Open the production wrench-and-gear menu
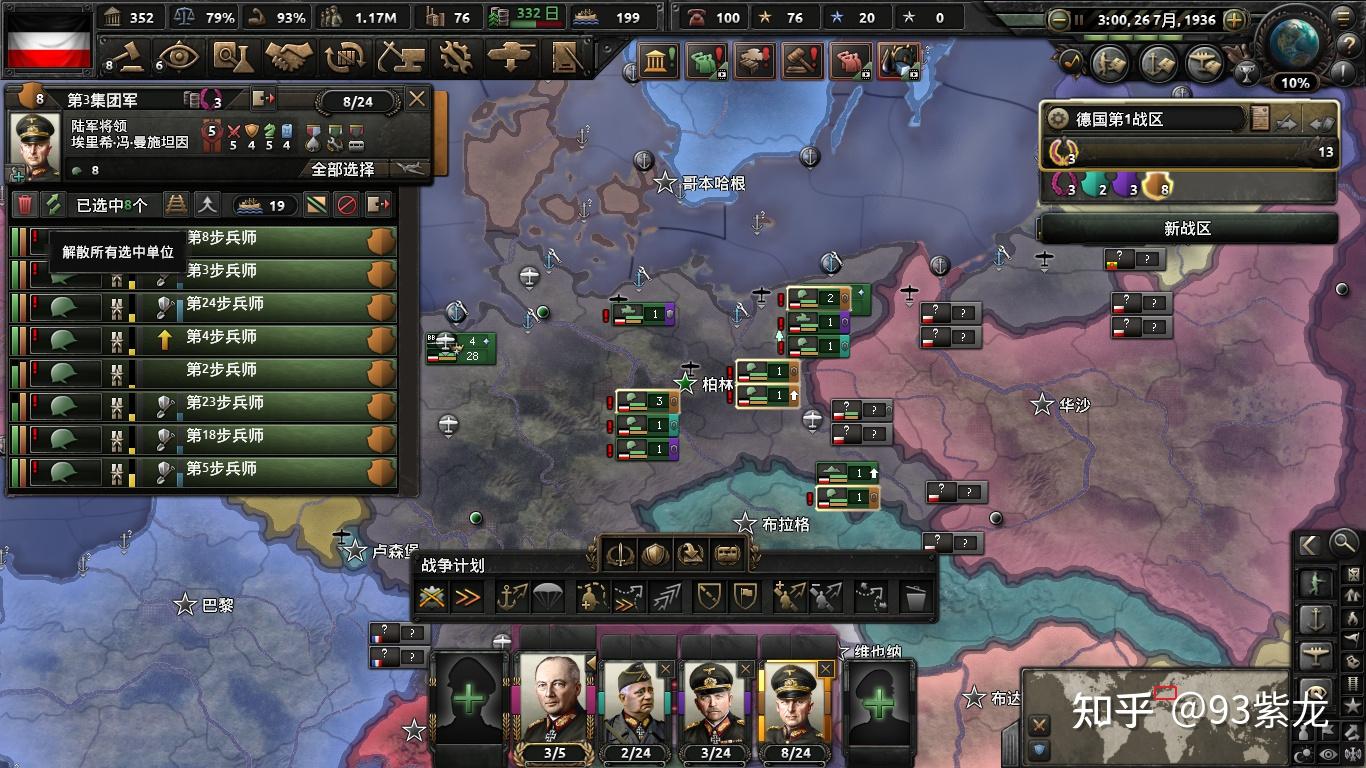The width and height of the screenshot is (1366, 768). (456, 56)
